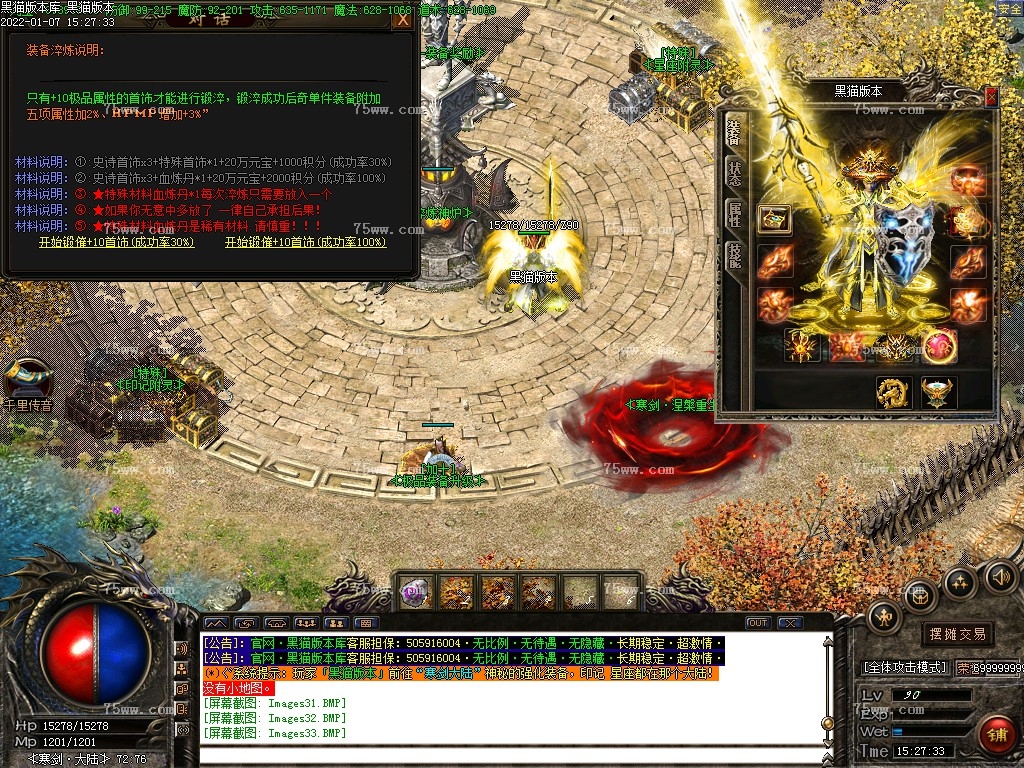The height and width of the screenshot is (768, 1024).
Task: Close the 对话 dialogue window
Action: (x=403, y=19)
